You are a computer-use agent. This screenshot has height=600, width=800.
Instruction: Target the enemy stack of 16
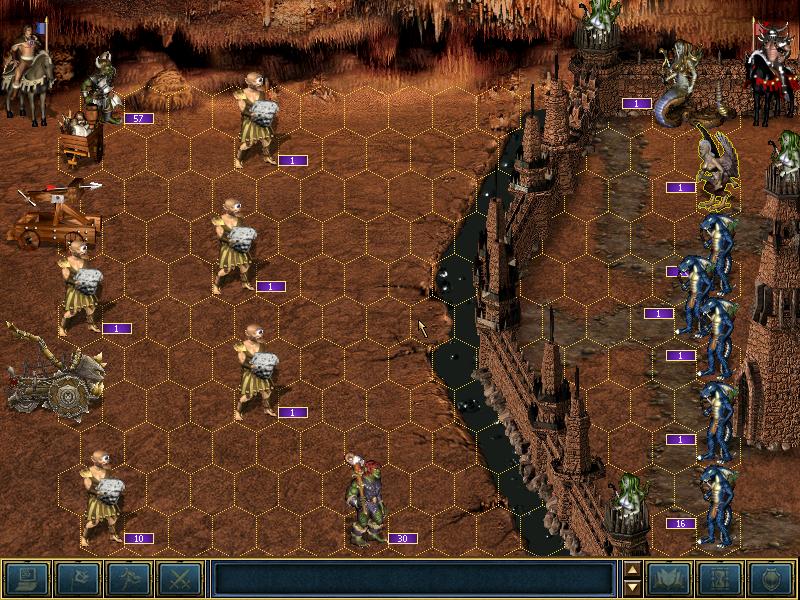717,503
